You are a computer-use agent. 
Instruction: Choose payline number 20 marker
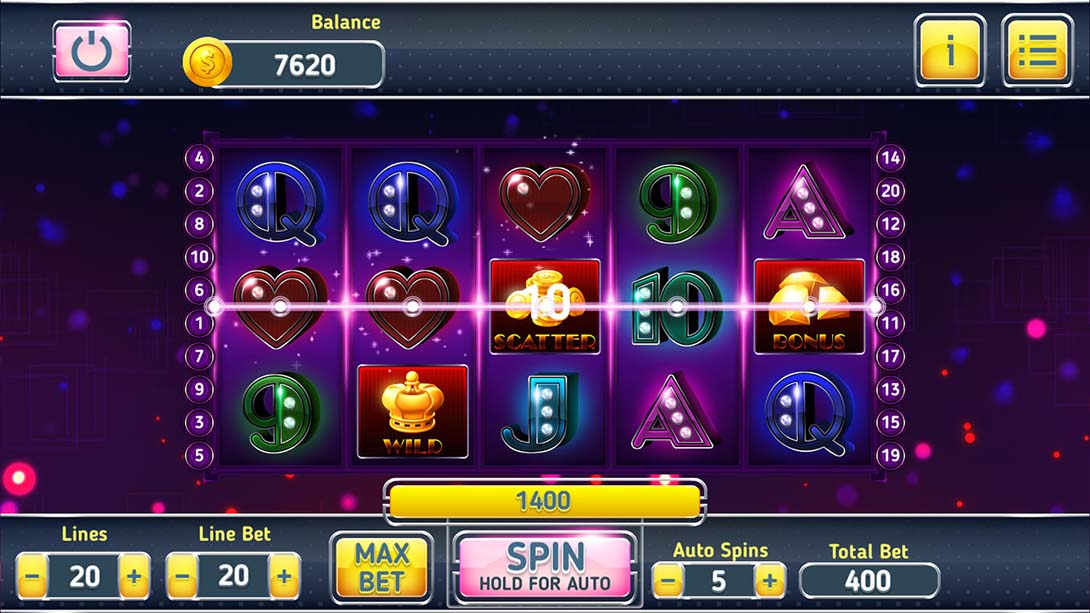coord(890,191)
